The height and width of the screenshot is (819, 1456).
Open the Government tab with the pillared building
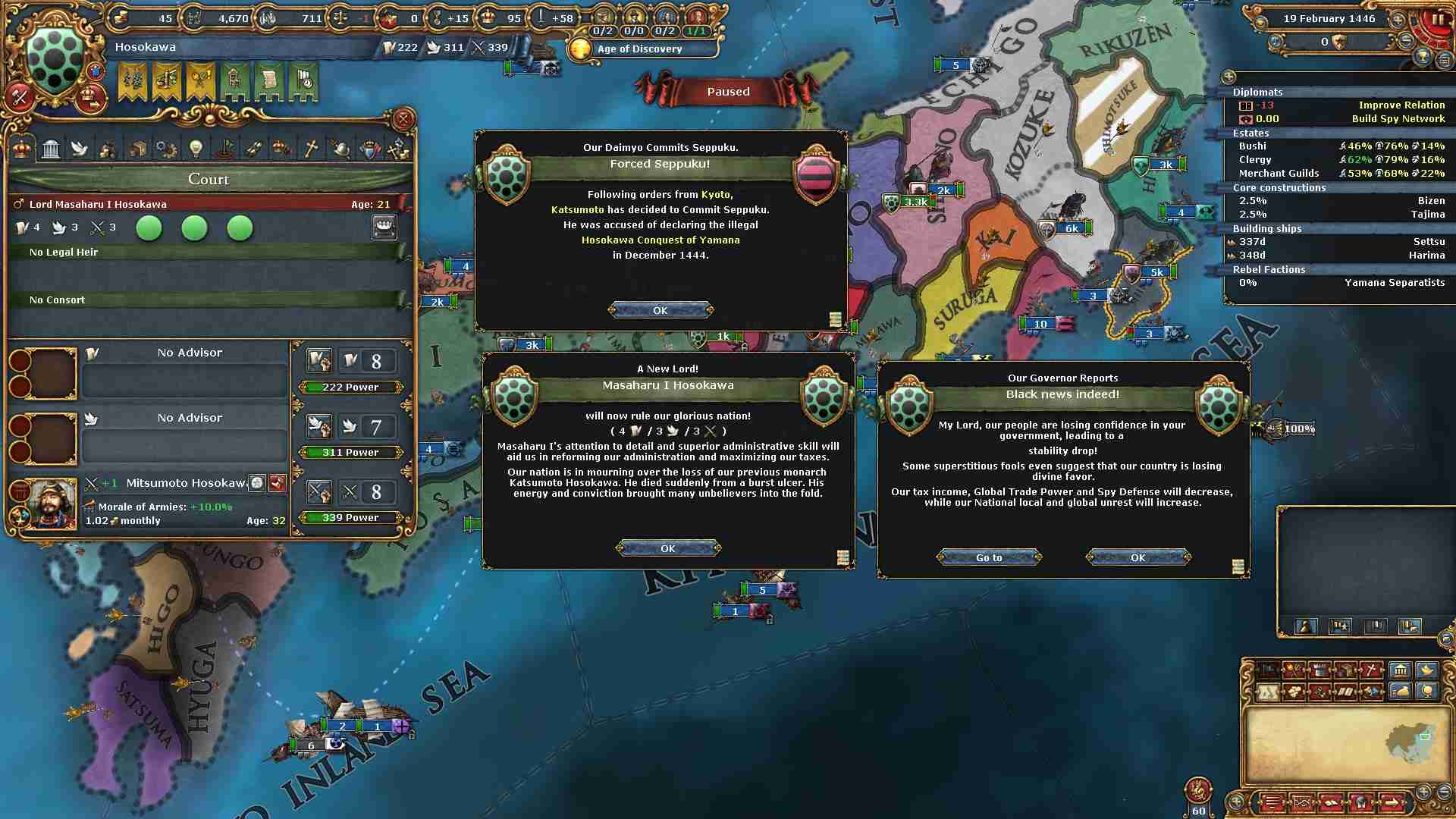(51, 149)
